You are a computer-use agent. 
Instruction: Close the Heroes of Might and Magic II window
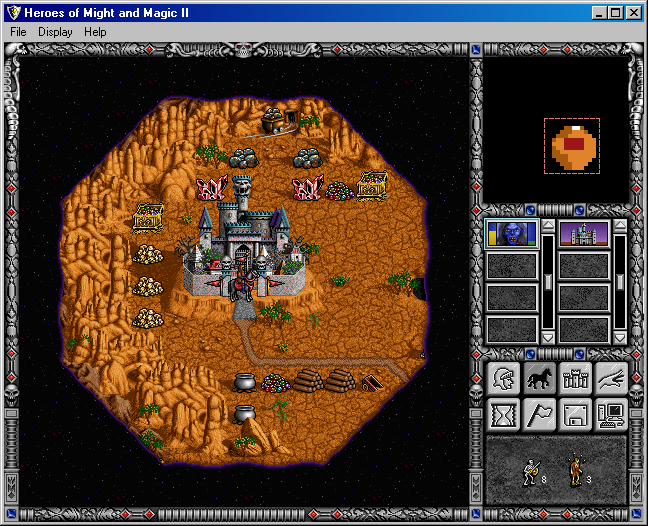click(x=633, y=12)
